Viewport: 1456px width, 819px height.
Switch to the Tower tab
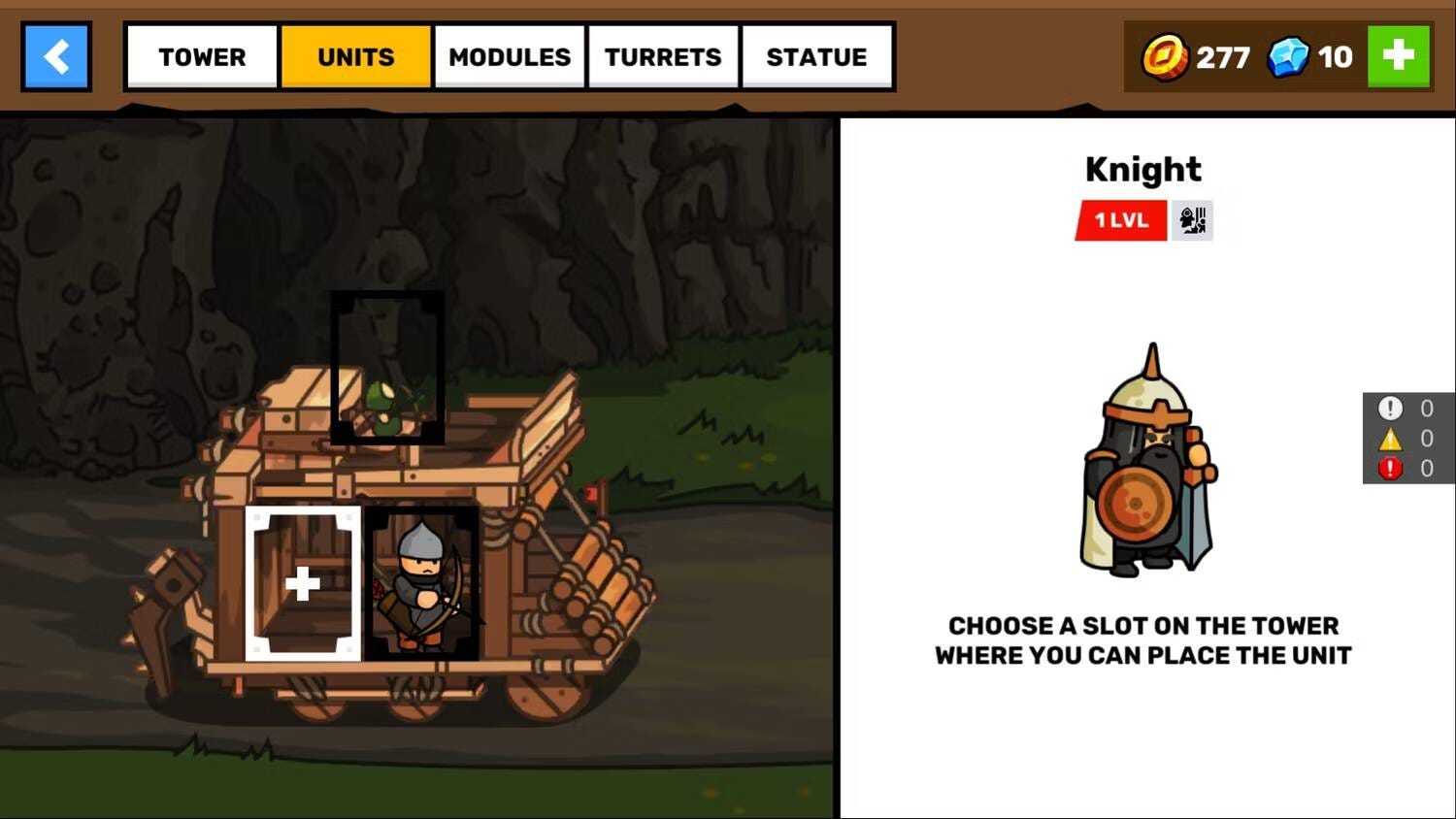[x=202, y=57]
